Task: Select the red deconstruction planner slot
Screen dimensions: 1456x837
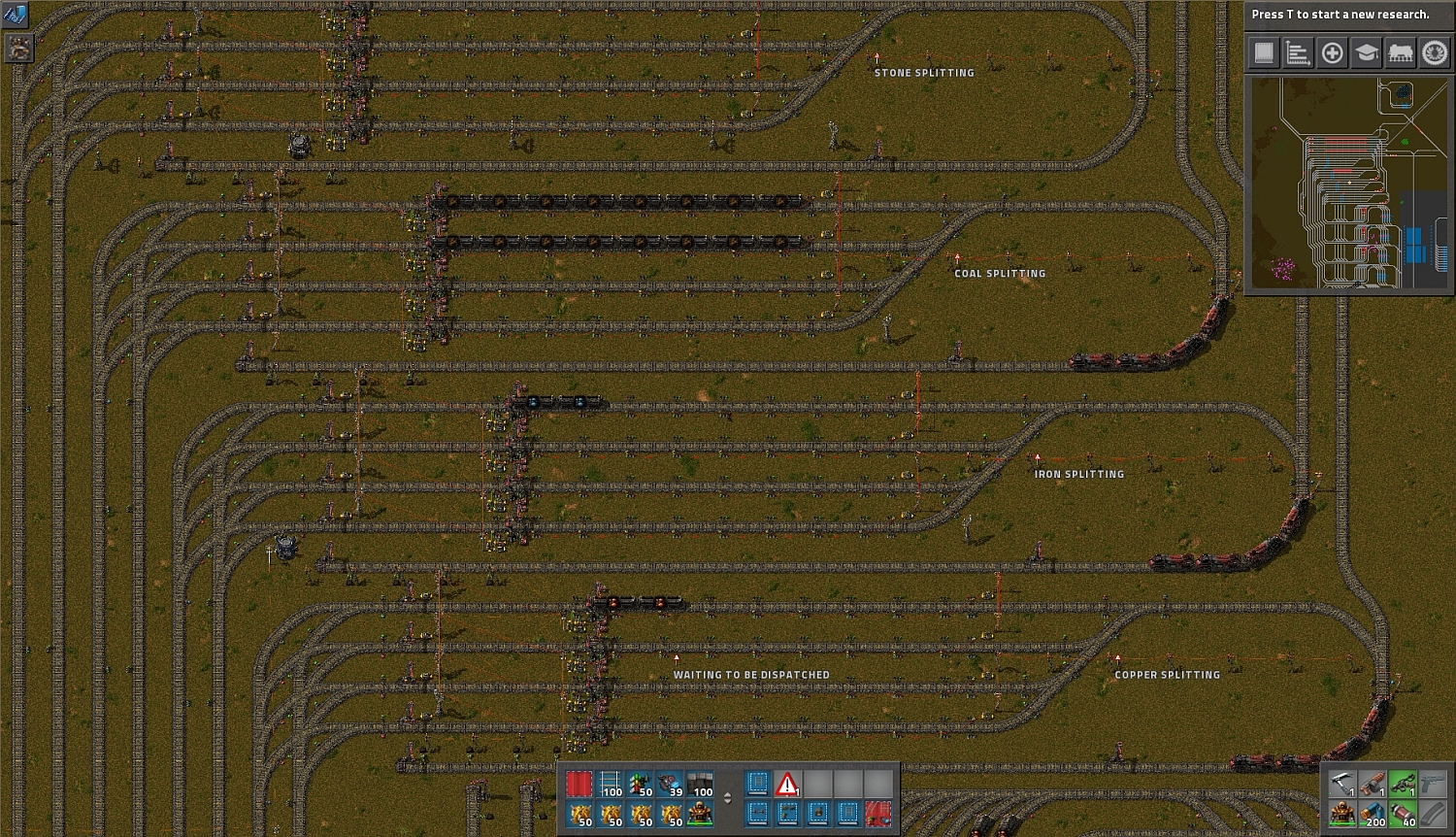Action: click(579, 784)
